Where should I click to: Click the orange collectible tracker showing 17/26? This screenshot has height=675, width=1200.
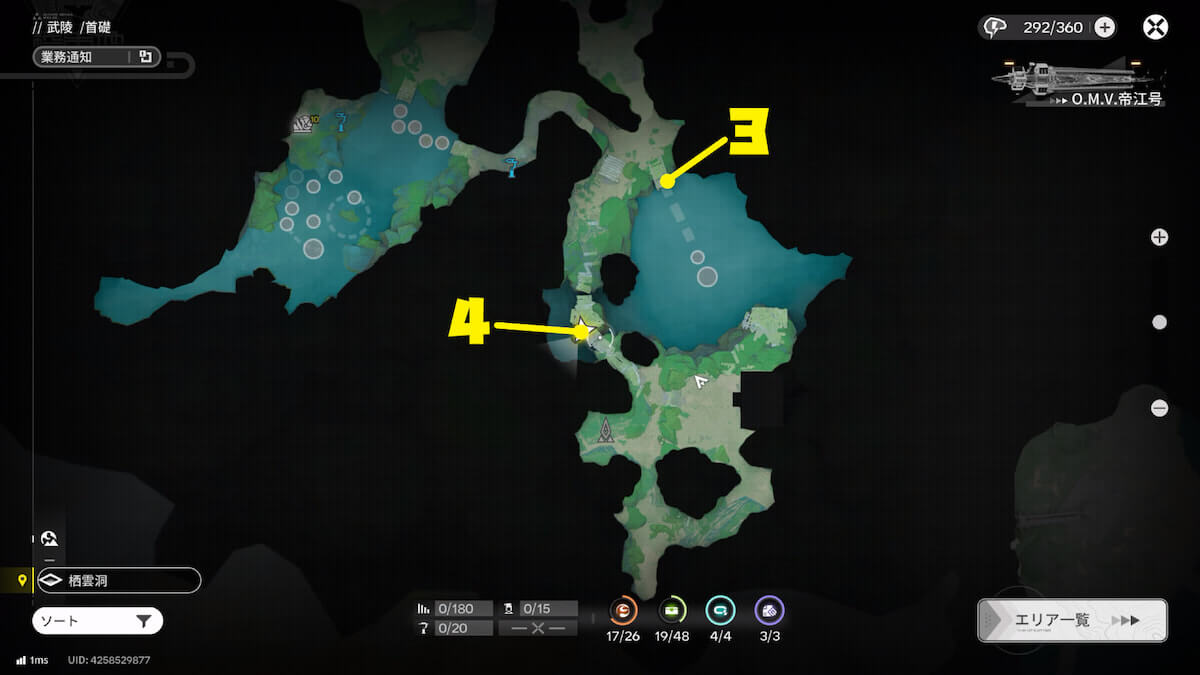[x=623, y=609]
